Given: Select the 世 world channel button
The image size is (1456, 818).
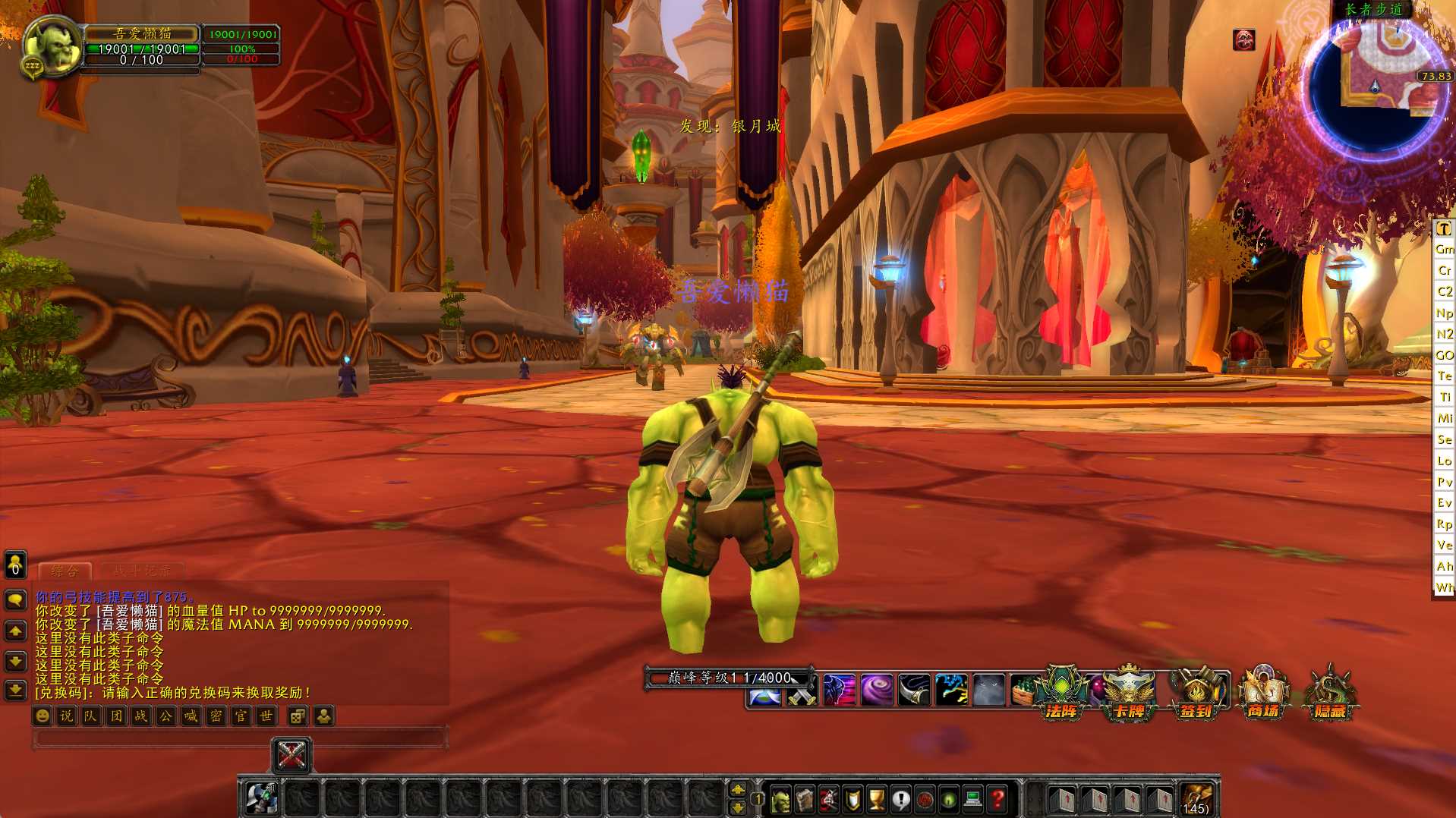Looking at the screenshot, I should [266, 716].
